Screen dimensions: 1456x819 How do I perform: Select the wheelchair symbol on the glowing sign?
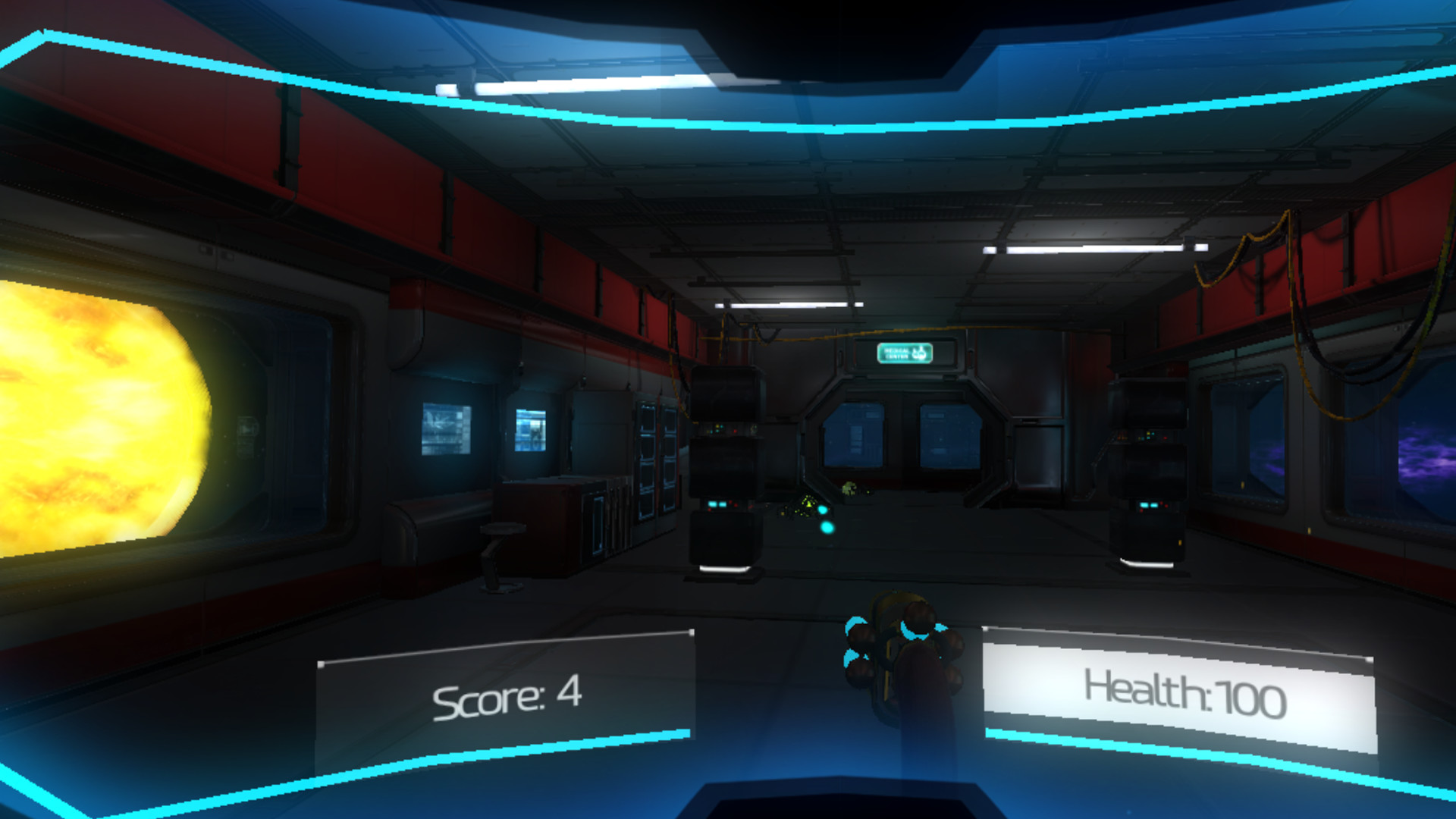[x=919, y=353]
